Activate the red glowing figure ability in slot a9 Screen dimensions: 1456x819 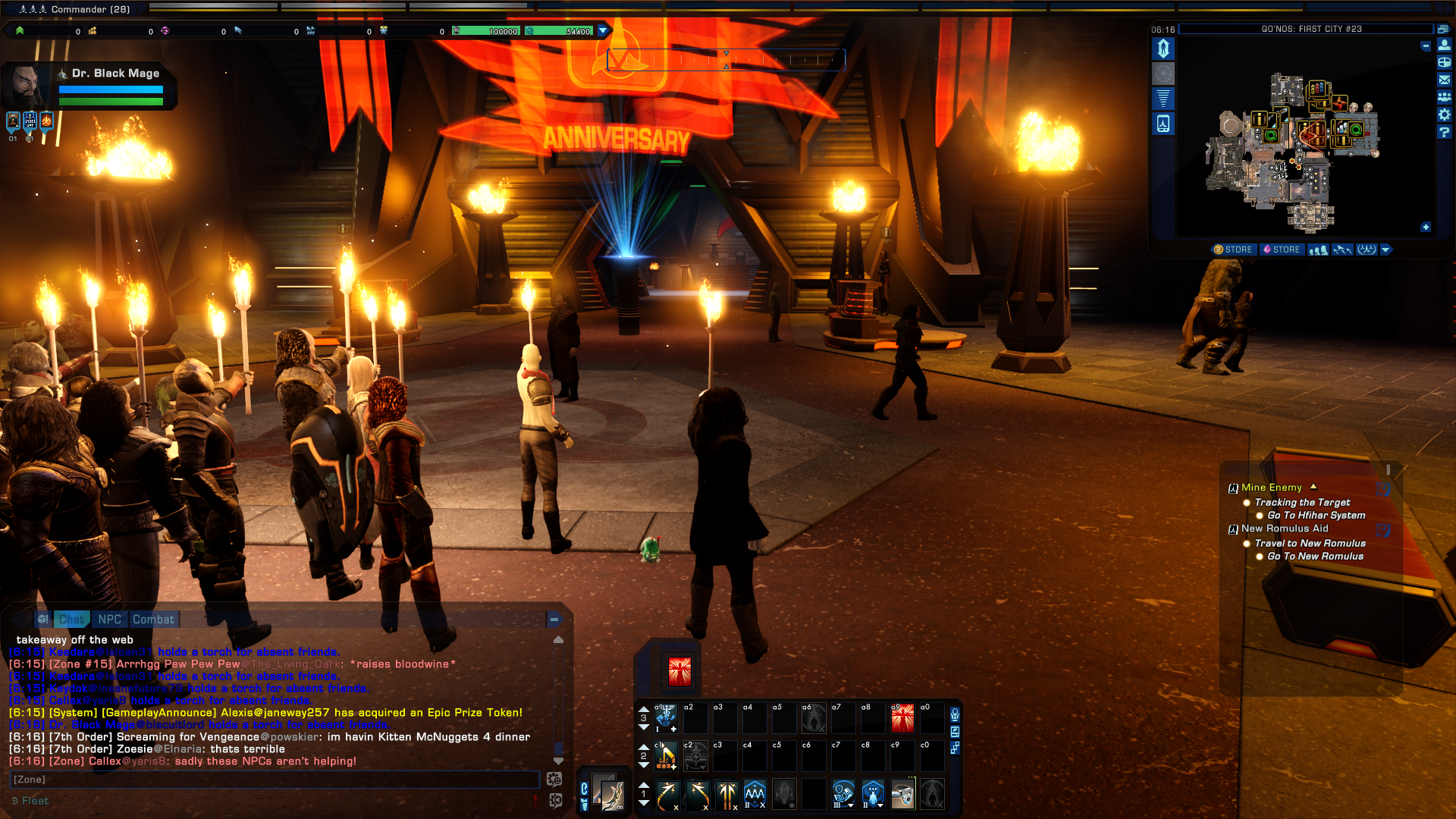pyautogui.click(x=902, y=717)
